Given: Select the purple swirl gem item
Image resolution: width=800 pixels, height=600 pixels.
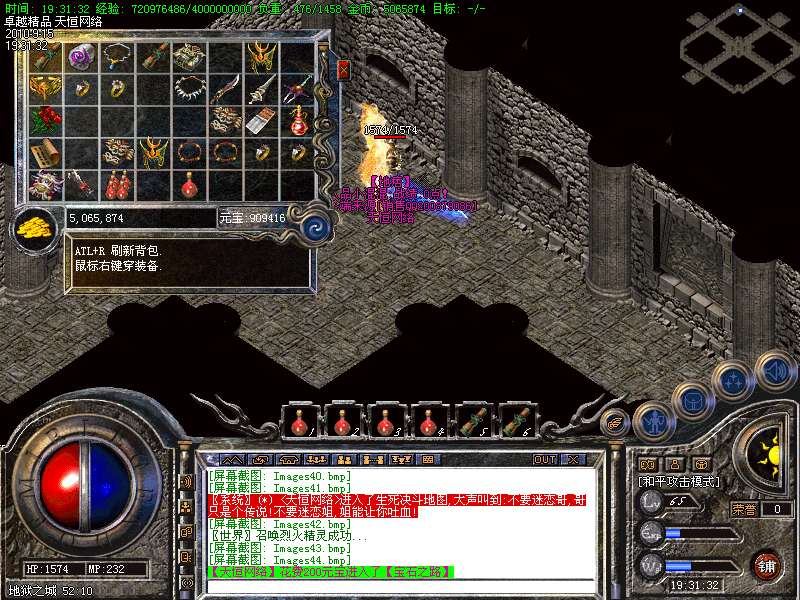Looking at the screenshot, I should pyautogui.click(x=81, y=57).
